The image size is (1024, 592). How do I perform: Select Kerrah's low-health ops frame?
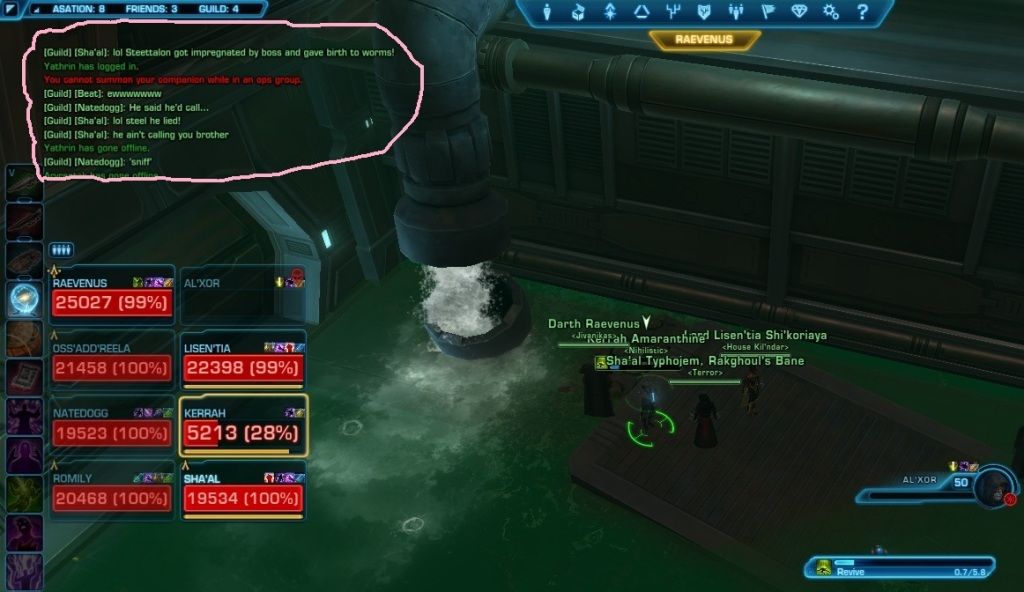(x=242, y=427)
